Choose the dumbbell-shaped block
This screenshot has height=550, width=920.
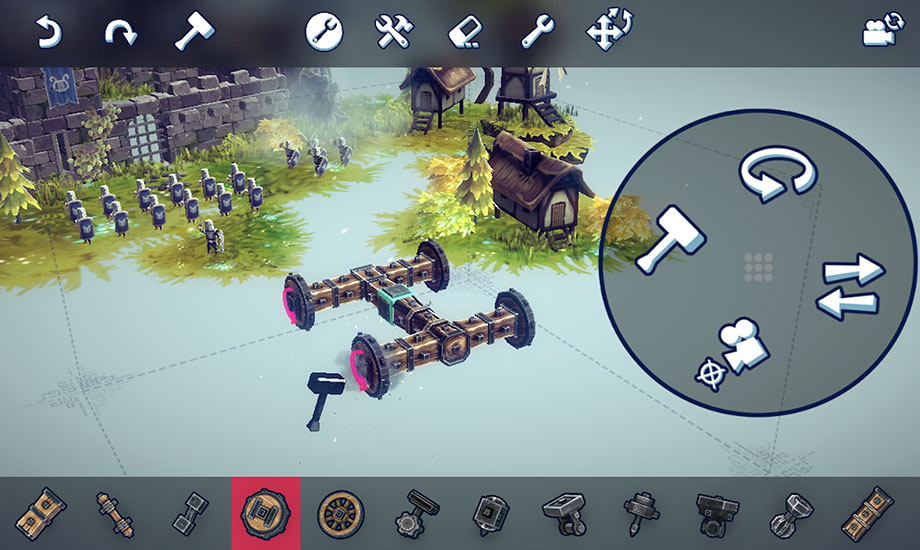pyautogui.click(x=190, y=513)
